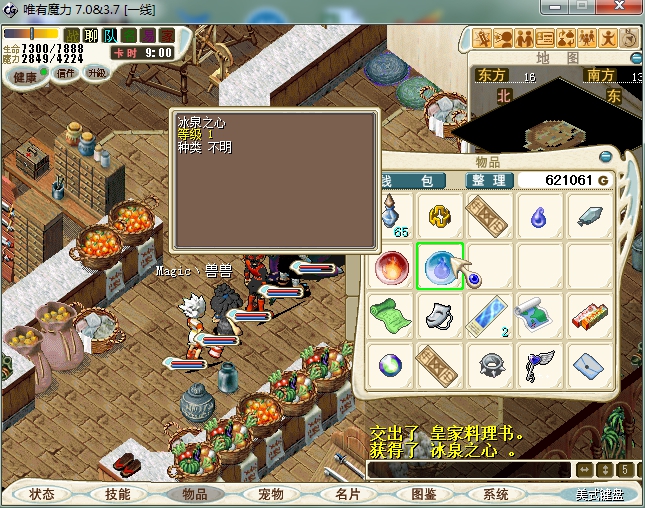Viewport: 645px width, 508px height.
Task: Open the 名片 name card menu
Action: coord(347,494)
